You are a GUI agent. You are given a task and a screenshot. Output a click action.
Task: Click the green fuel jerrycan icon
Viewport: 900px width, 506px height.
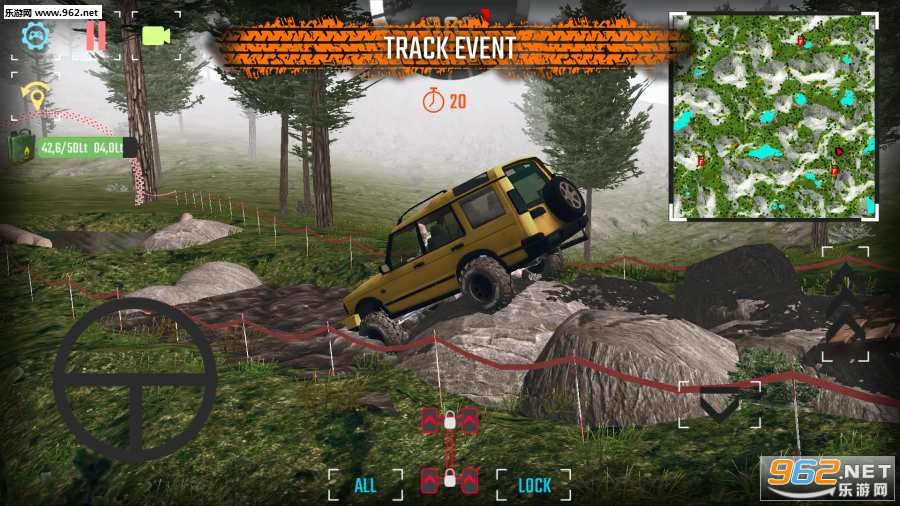point(24,148)
